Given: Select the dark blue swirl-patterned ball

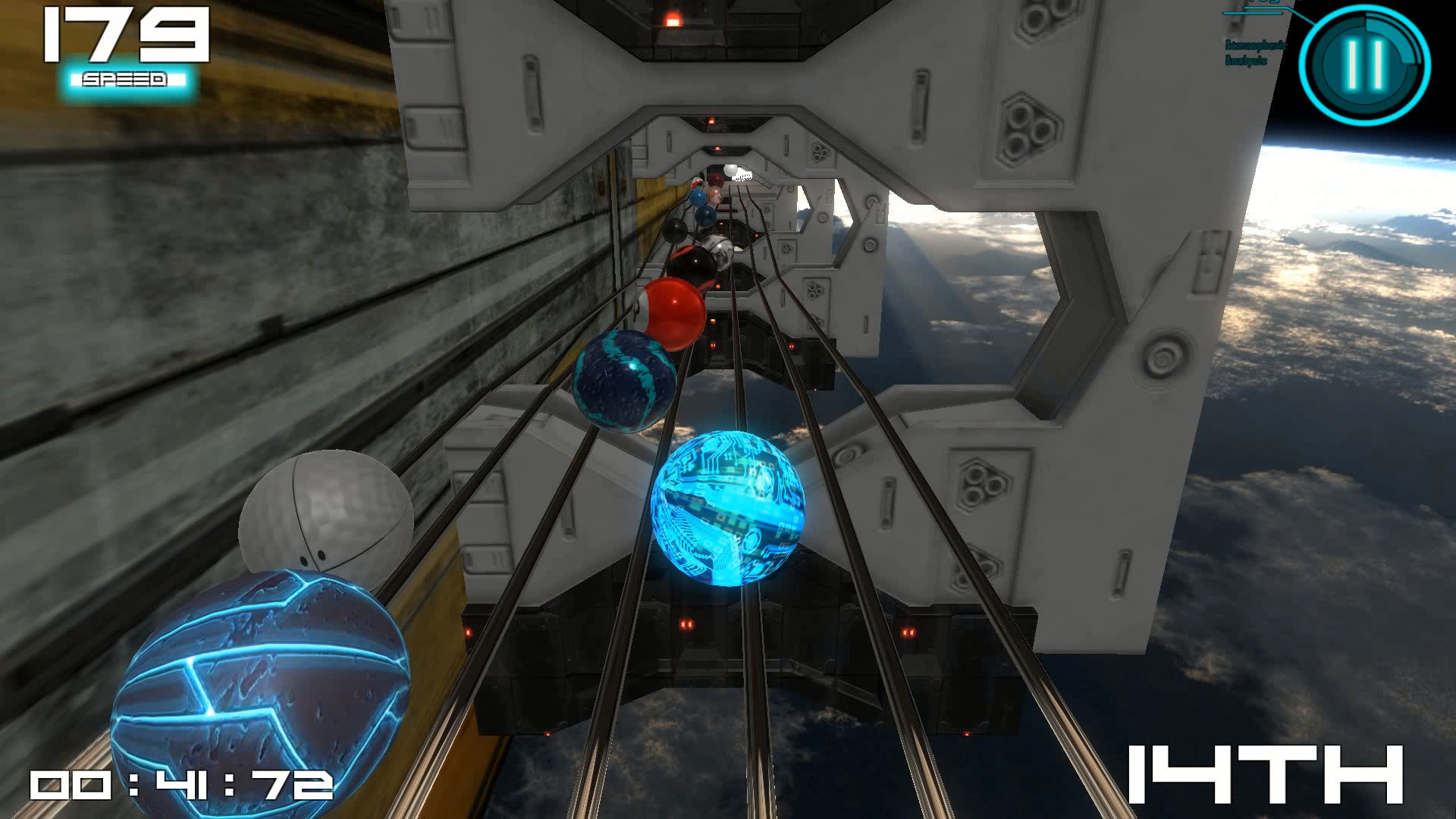Looking at the screenshot, I should [622, 379].
